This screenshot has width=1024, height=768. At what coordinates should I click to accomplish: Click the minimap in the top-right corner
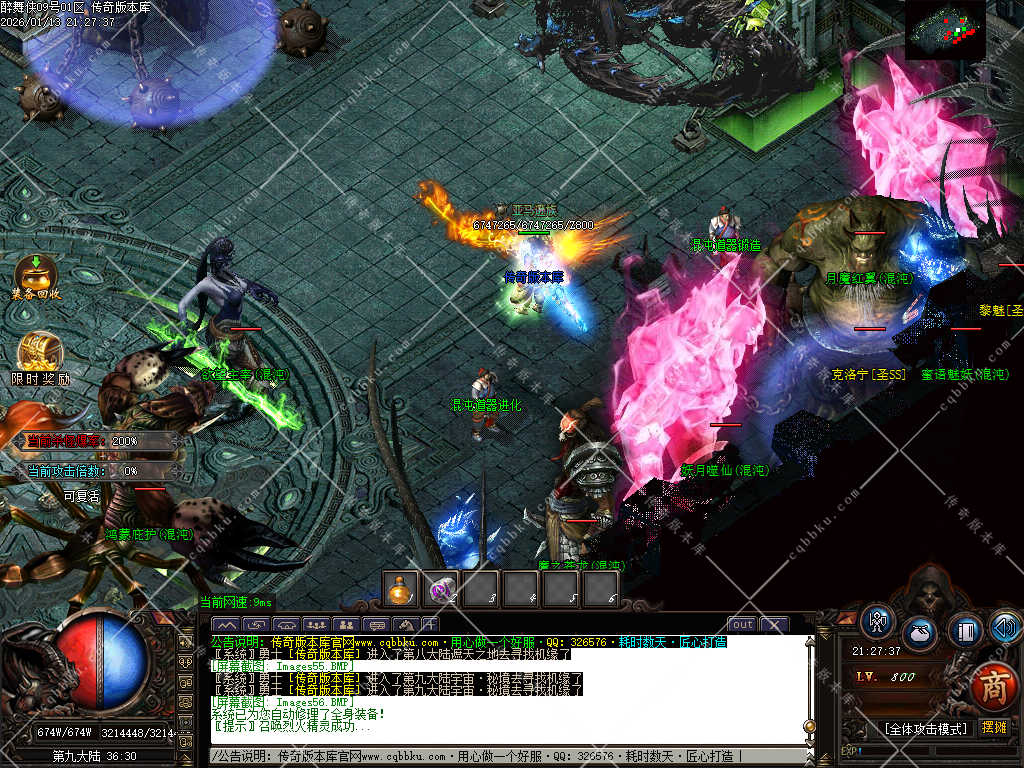945,30
